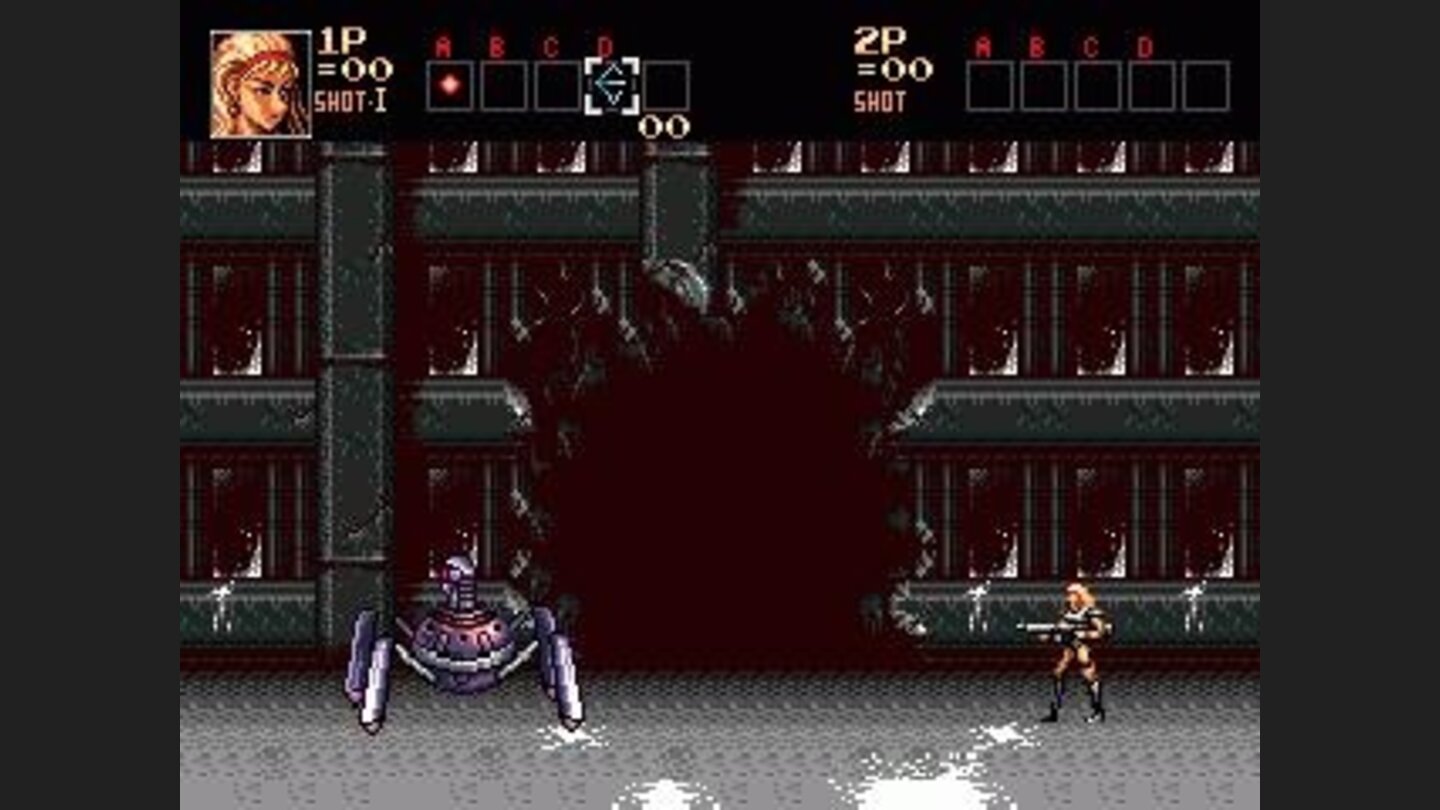Select player one's weapon slot B
This screenshot has height=810, width=1440.
pos(505,84)
